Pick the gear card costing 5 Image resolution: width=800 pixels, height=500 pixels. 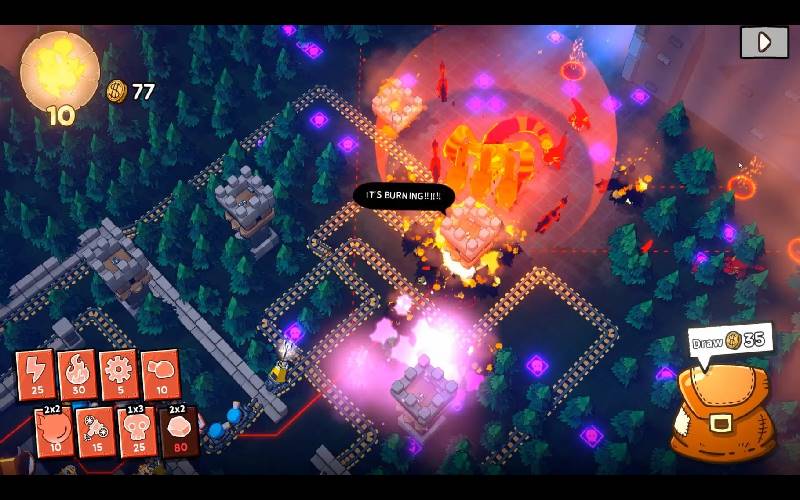pyautogui.click(x=117, y=372)
